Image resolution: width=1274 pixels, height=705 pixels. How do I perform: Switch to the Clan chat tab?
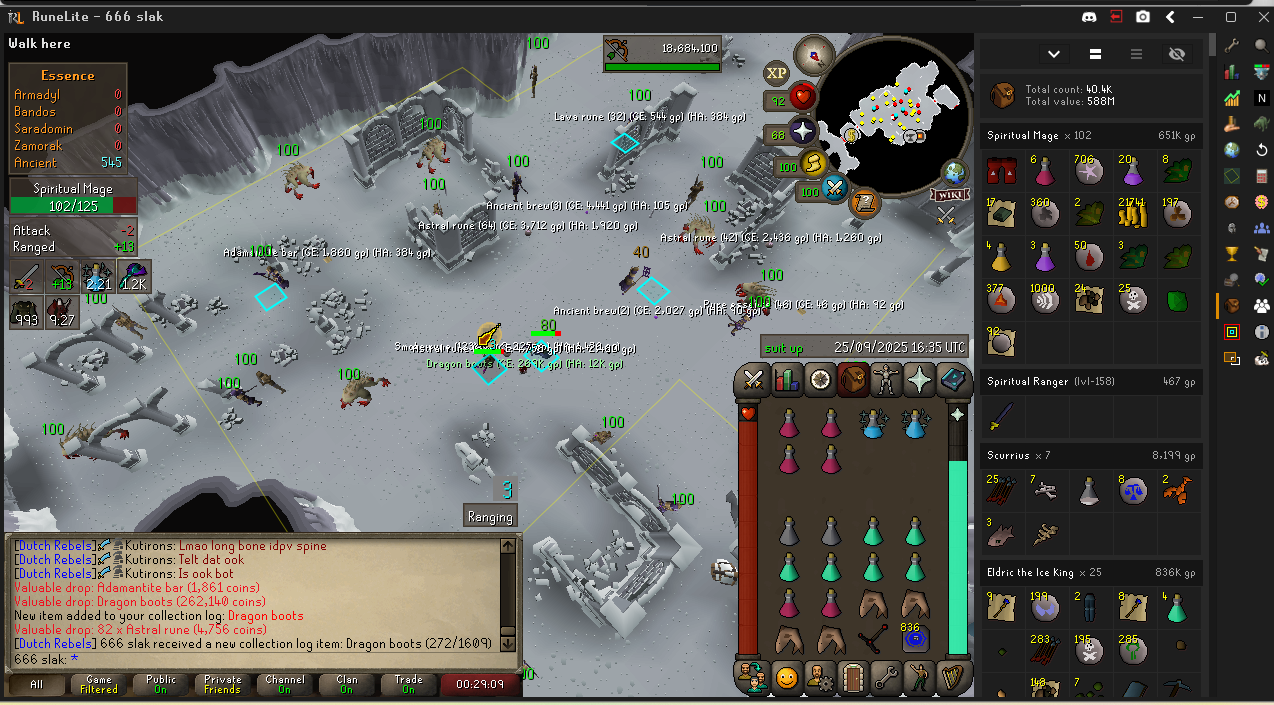point(346,685)
